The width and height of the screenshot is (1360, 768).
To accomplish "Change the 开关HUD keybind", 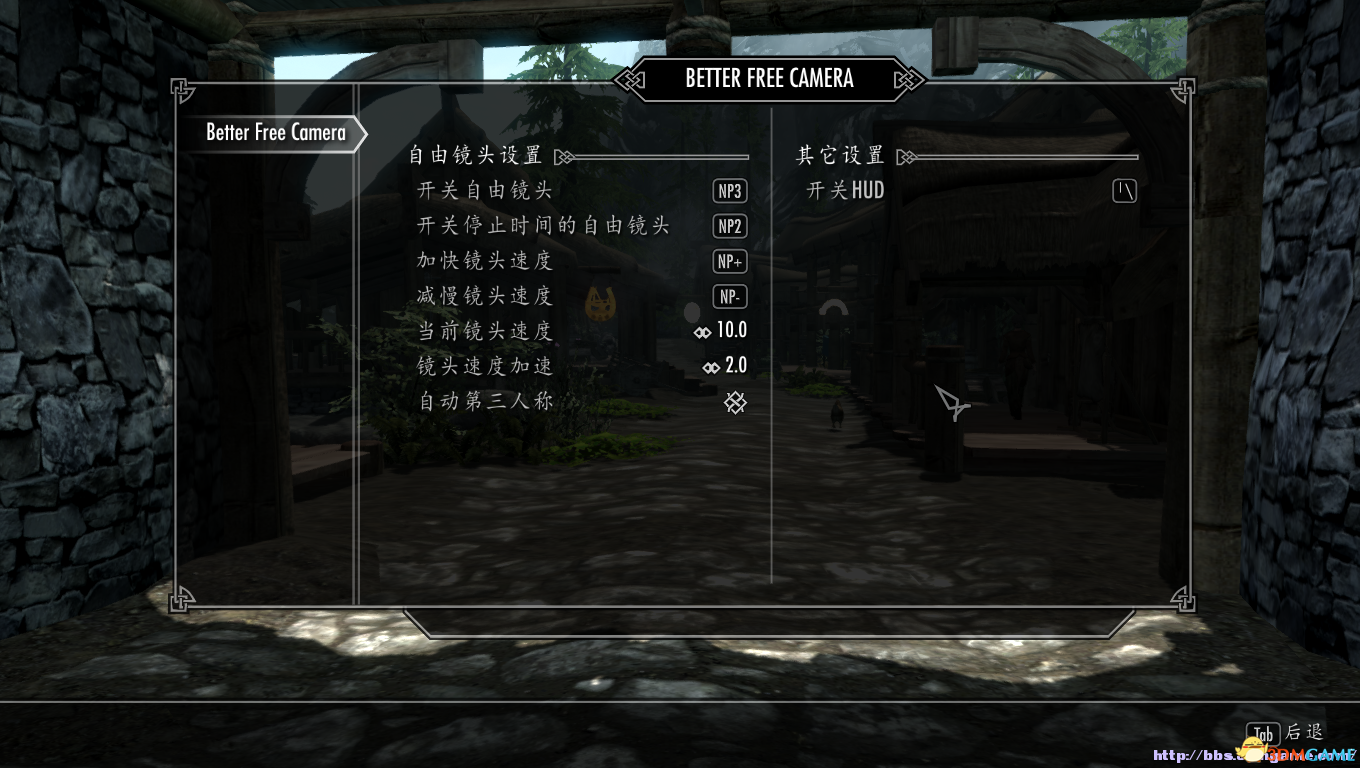I will click(x=1125, y=191).
